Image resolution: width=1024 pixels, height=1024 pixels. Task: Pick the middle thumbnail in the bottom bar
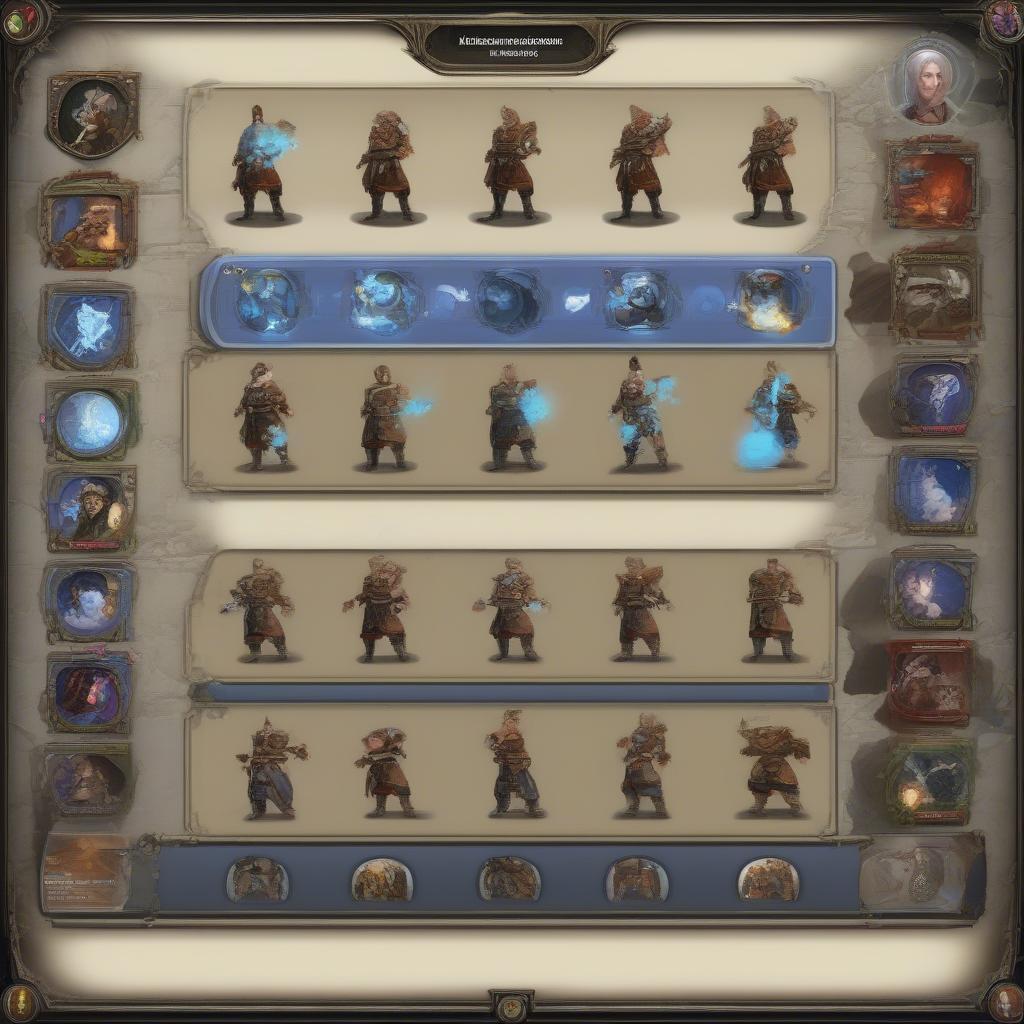click(x=510, y=879)
